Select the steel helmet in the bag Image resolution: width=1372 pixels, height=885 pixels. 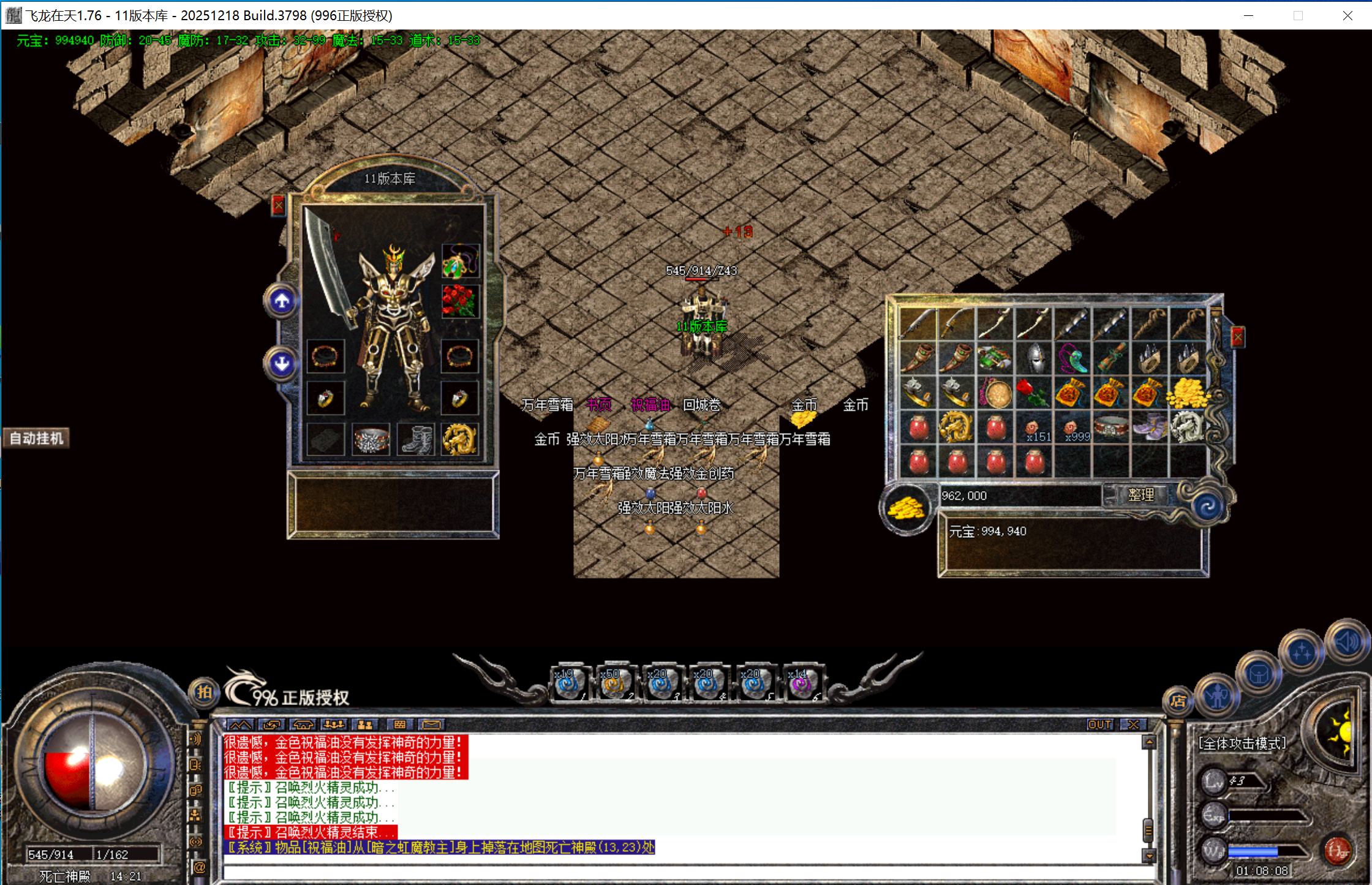click(1034, 358)
